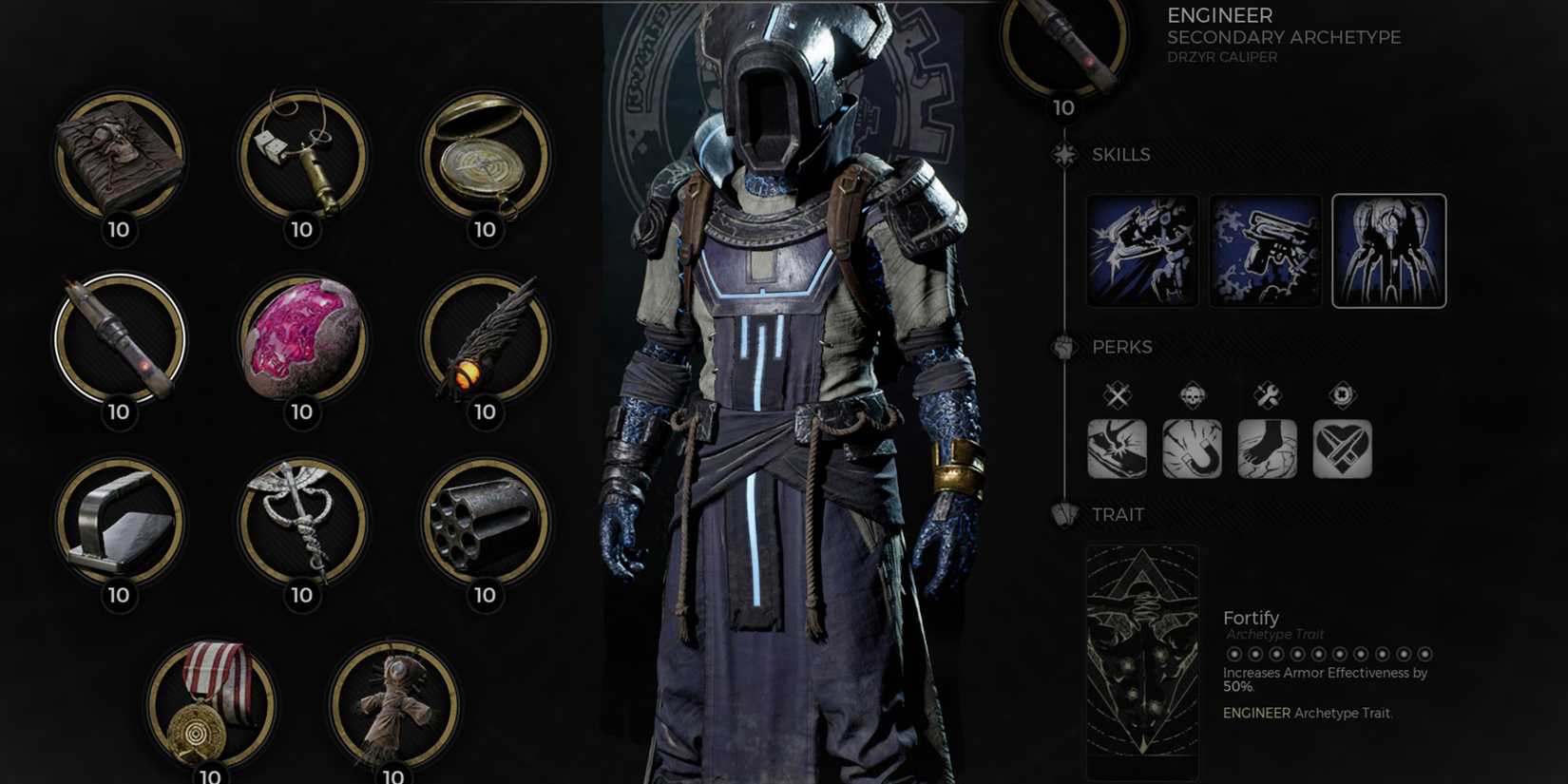This screenshot has height=784, width=1568.
Task: Select the pink geode item icon
Action: [301, 343]
